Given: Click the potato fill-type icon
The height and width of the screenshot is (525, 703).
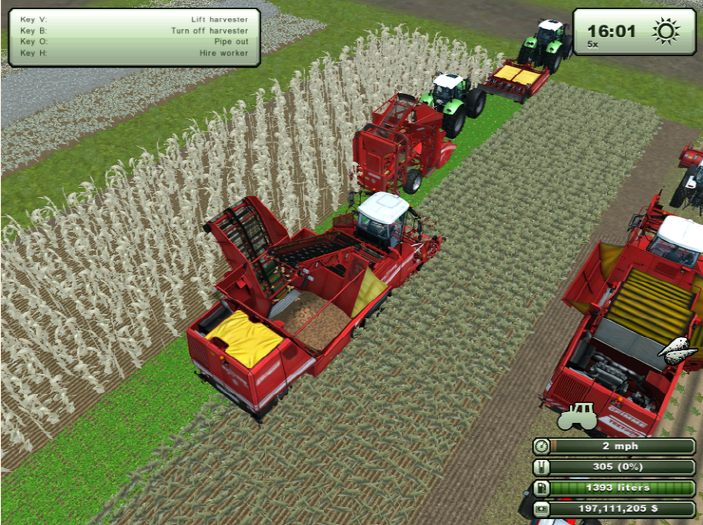Looking at the screenshot, I should [677, 349].
